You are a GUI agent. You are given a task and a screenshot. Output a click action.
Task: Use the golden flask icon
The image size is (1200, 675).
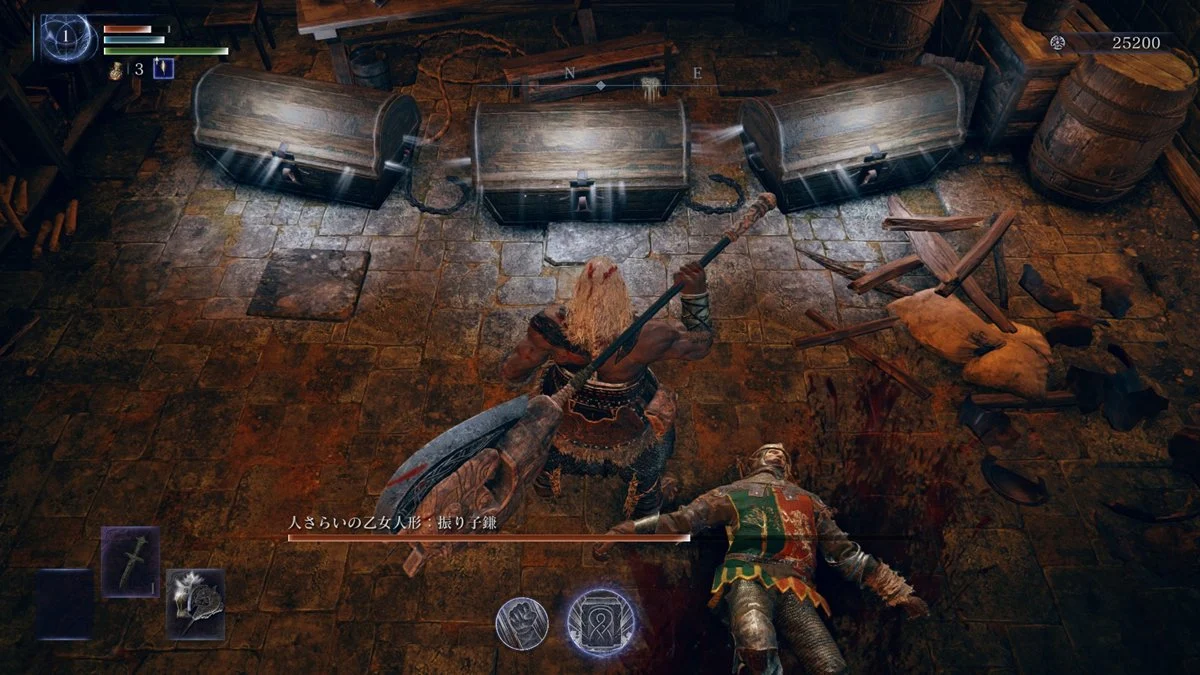click(x=117, y=69)
